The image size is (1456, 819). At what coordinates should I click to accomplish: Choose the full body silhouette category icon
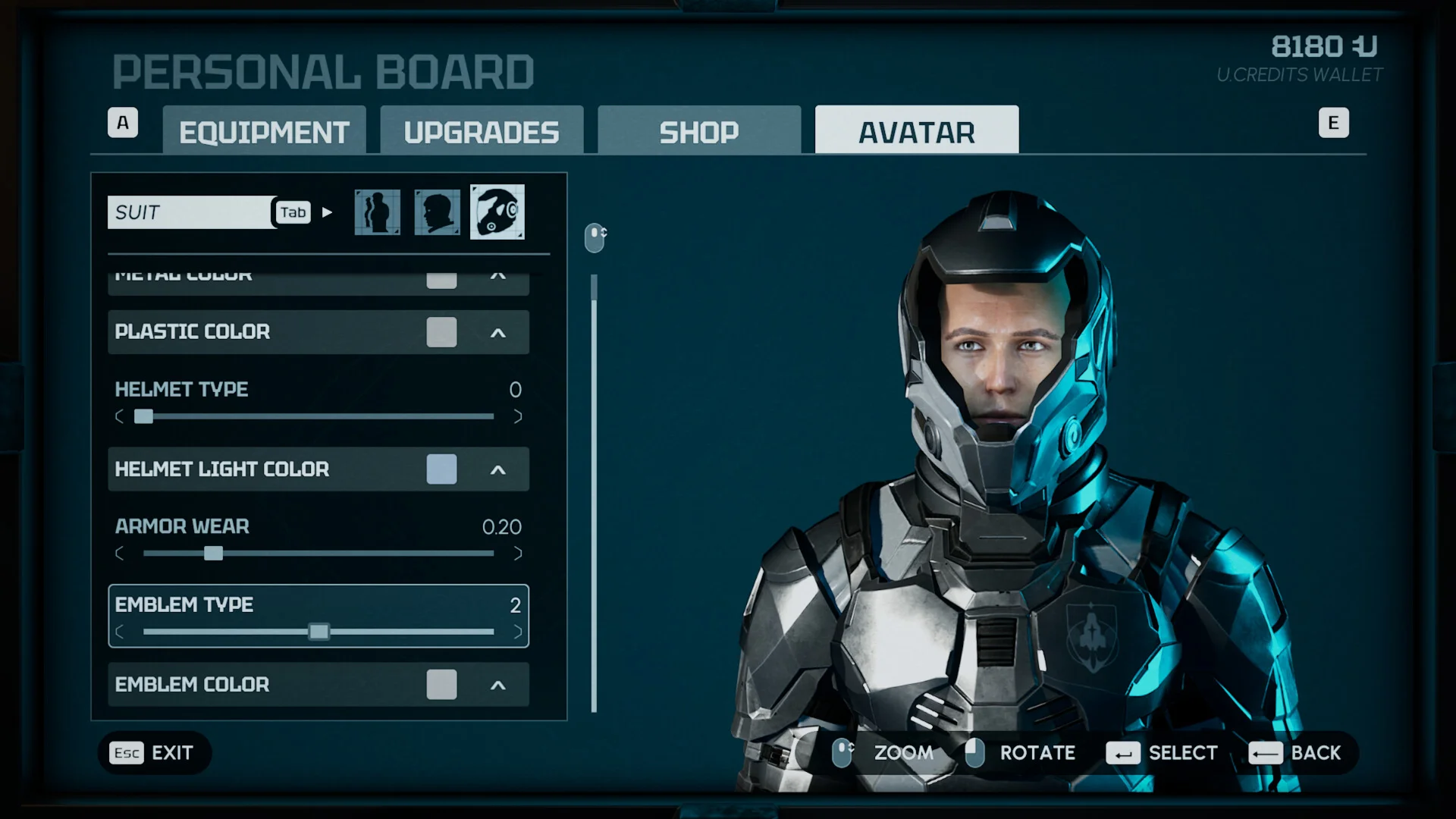377,212
